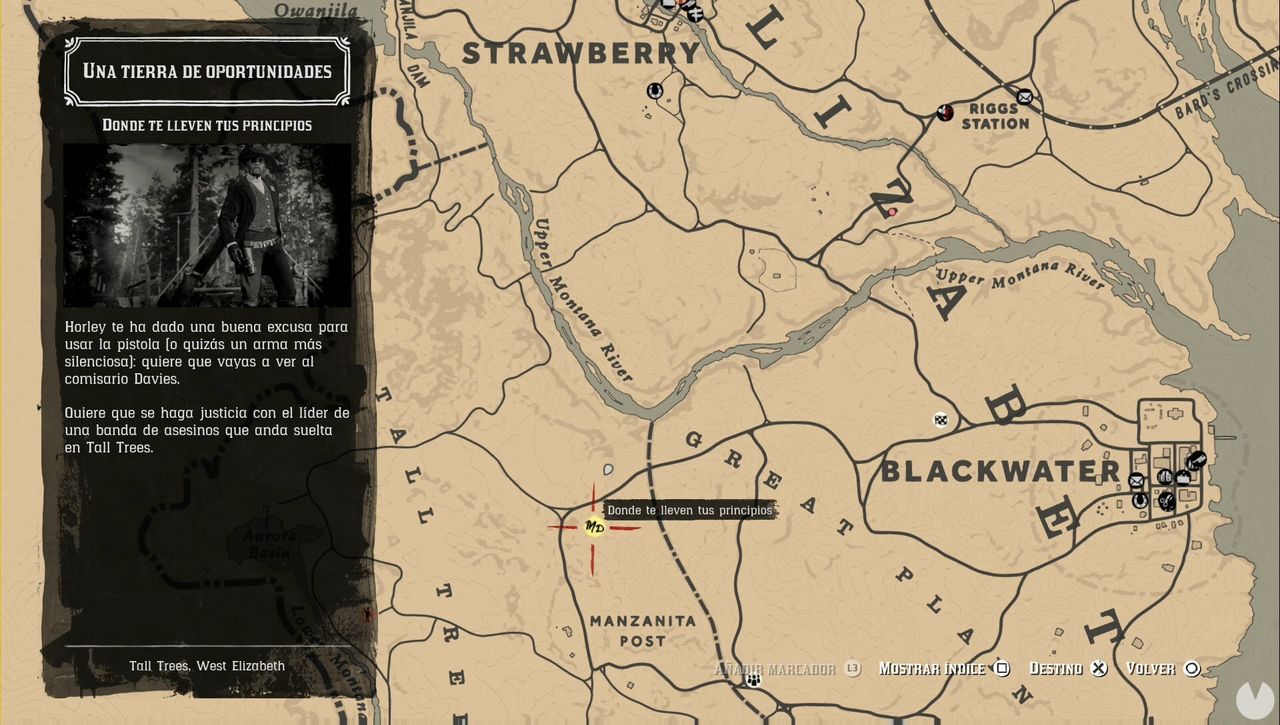This screenshot has height=725, width=1280.
Task: Click the horseshoe stable icon below Strawberry
Action: click(655, 90)
